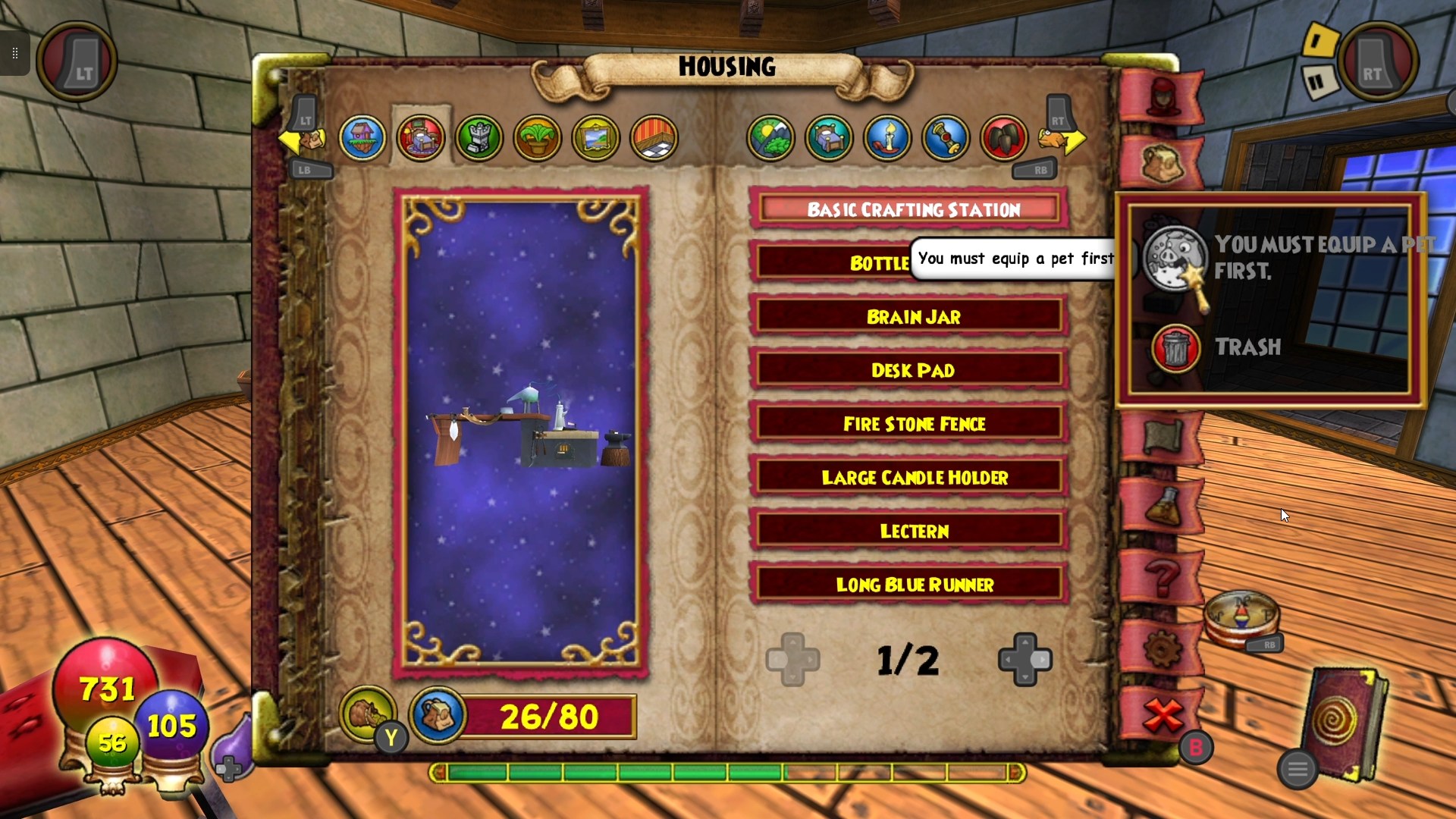Open the gear settings tab
The height and width of the screenshot is (819, 1456).
point(1161,649)
